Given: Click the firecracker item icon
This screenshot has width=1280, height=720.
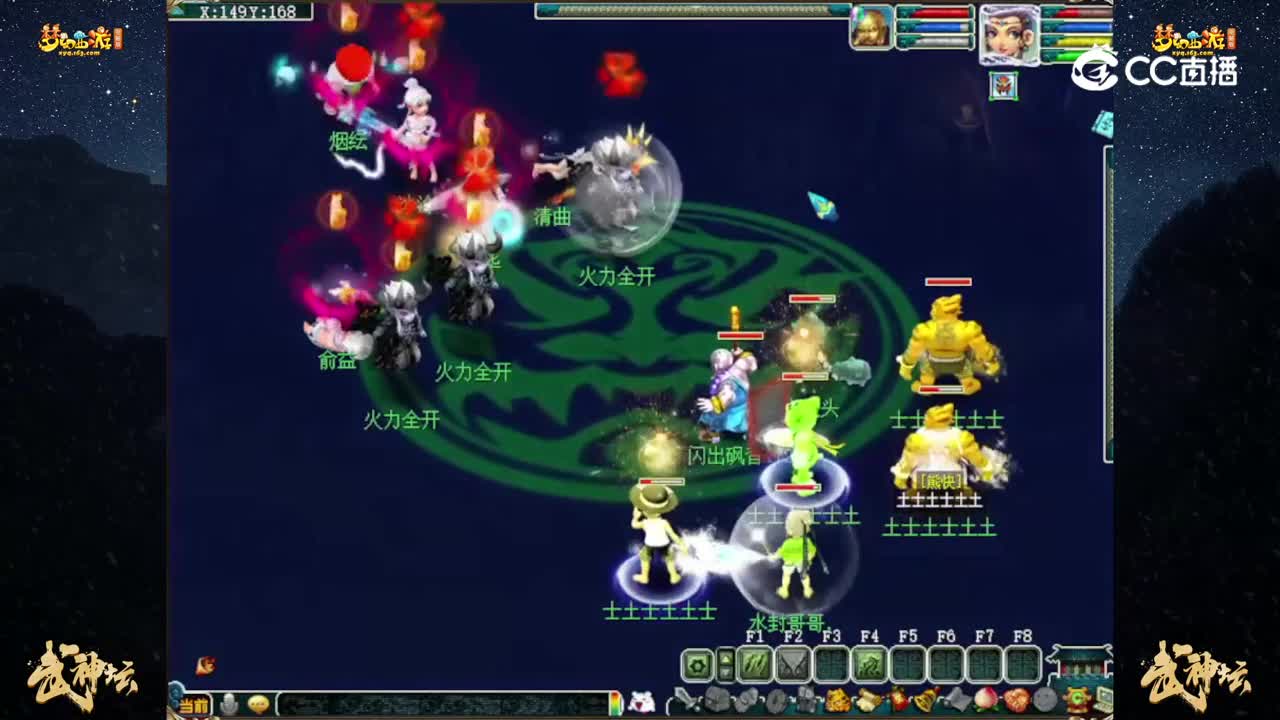Looking at the screenshot, I should [897, 699].
